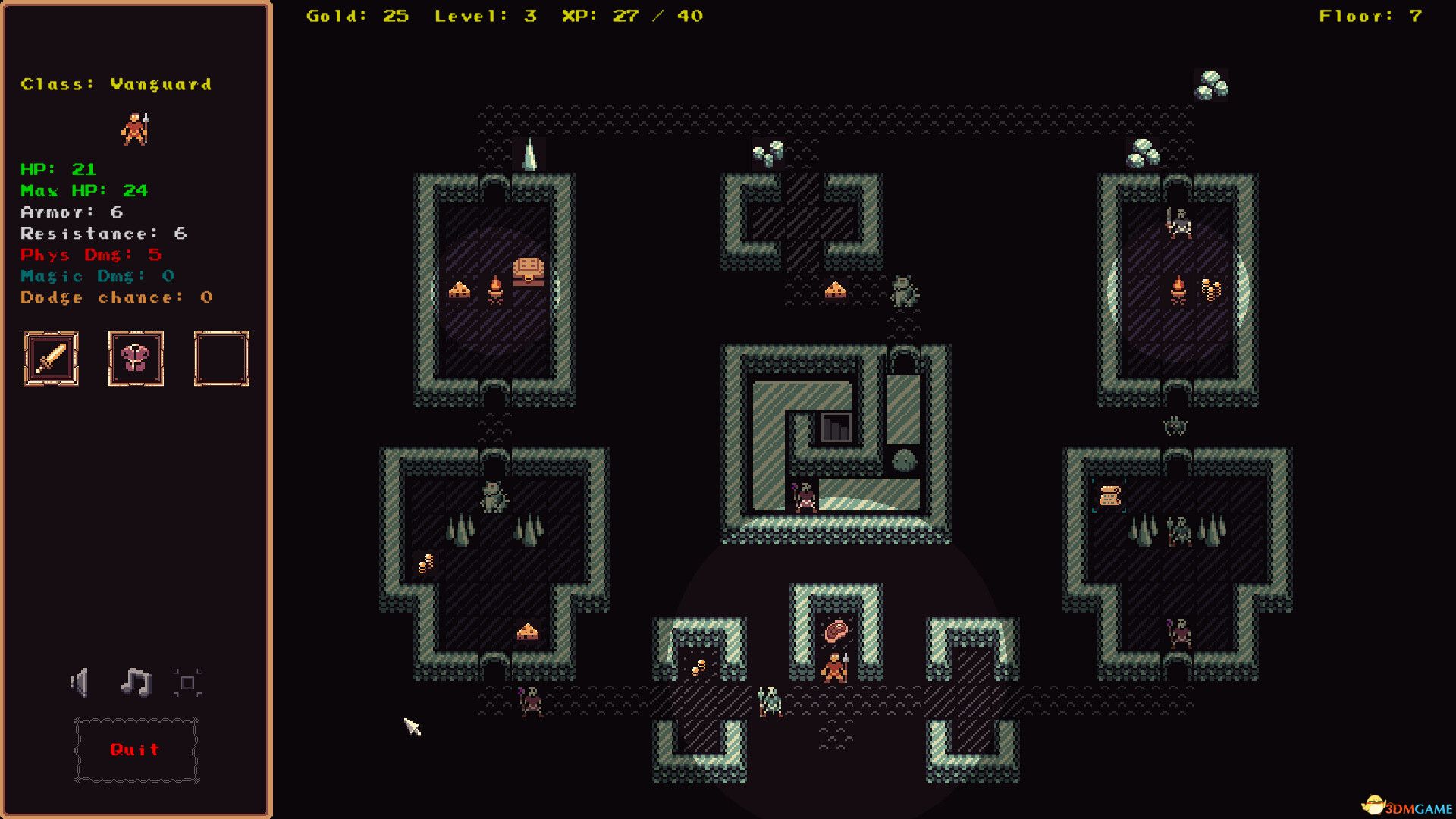
Task: Open the equipped armor slot
Action: tap(136, 358)
